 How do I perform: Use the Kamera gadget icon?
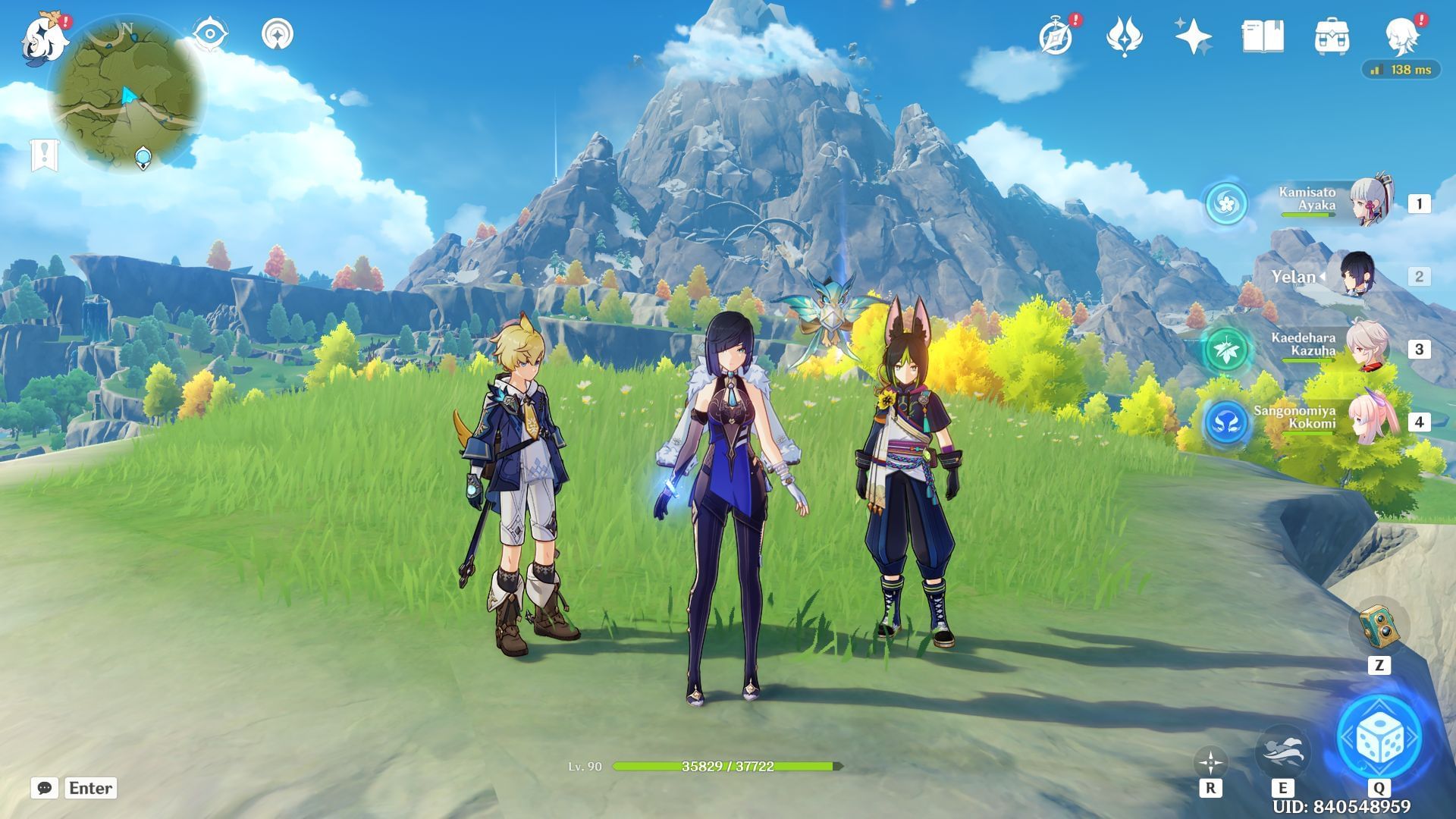[x=1379, y=626]
